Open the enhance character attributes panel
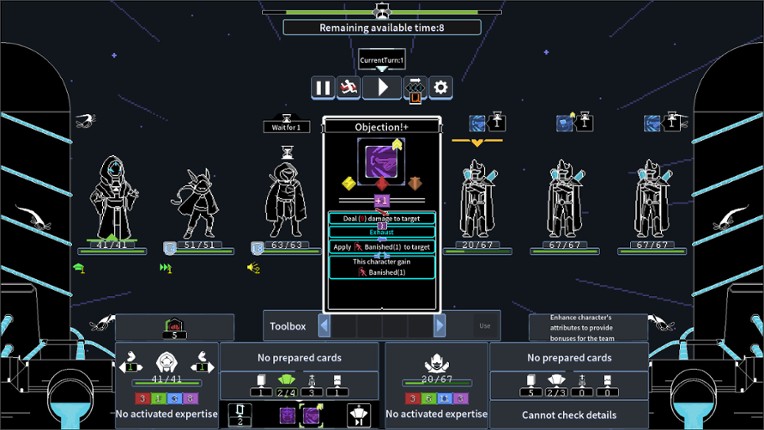This screenshot has width=764, height=430. point(588,328)
